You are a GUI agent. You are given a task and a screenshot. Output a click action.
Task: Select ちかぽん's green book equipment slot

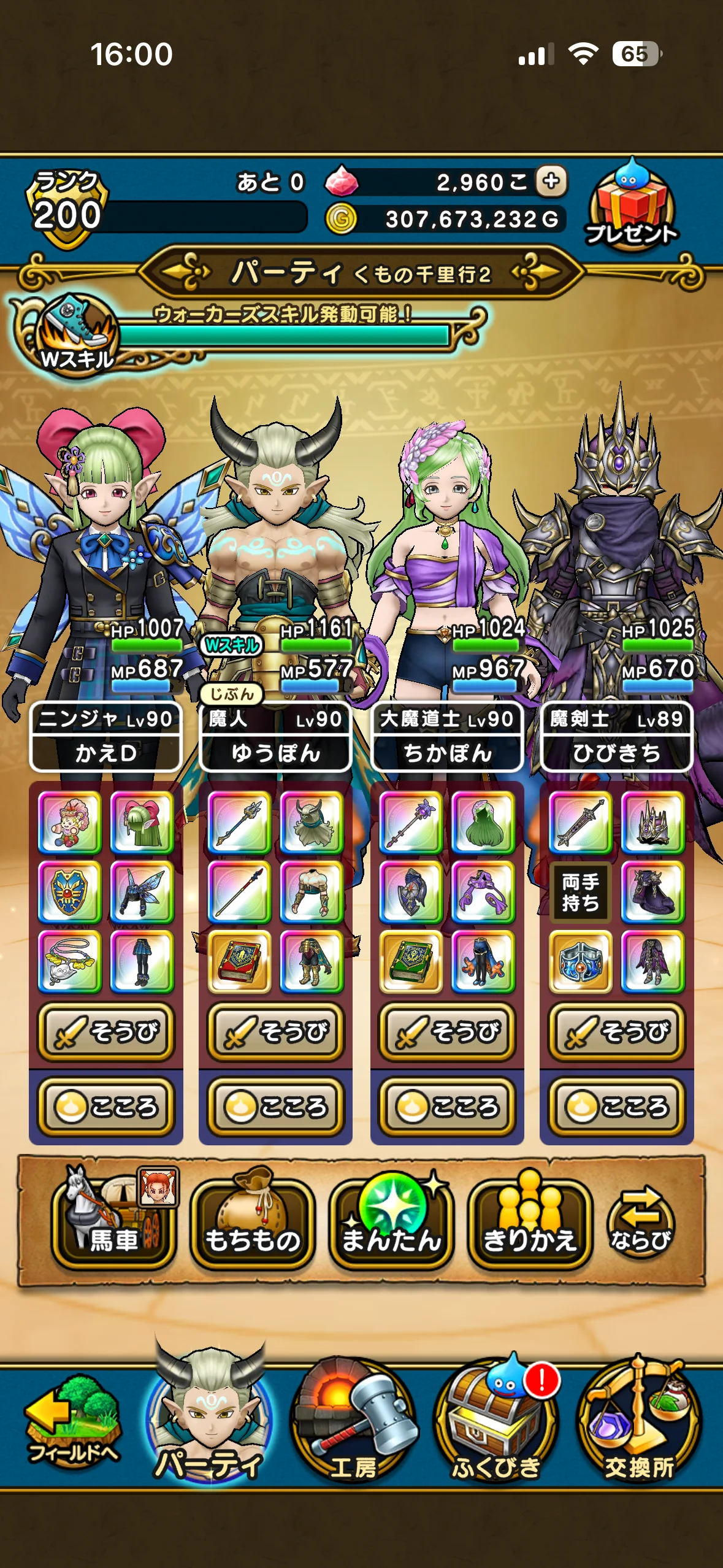410,961
